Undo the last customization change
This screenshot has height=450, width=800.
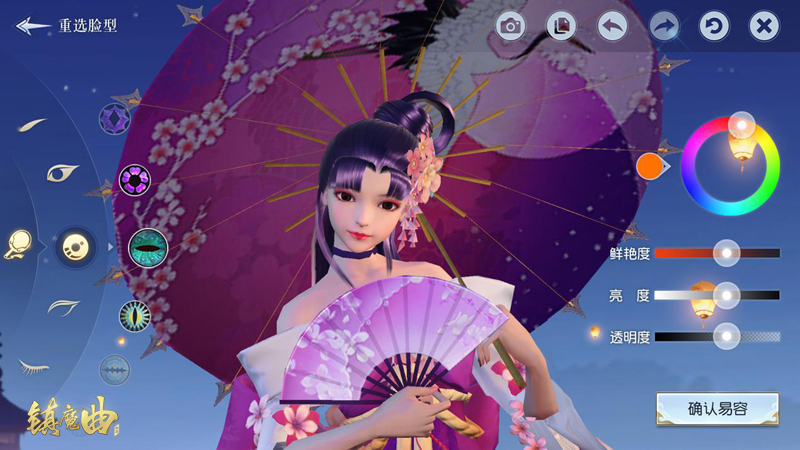pos(612,26)
